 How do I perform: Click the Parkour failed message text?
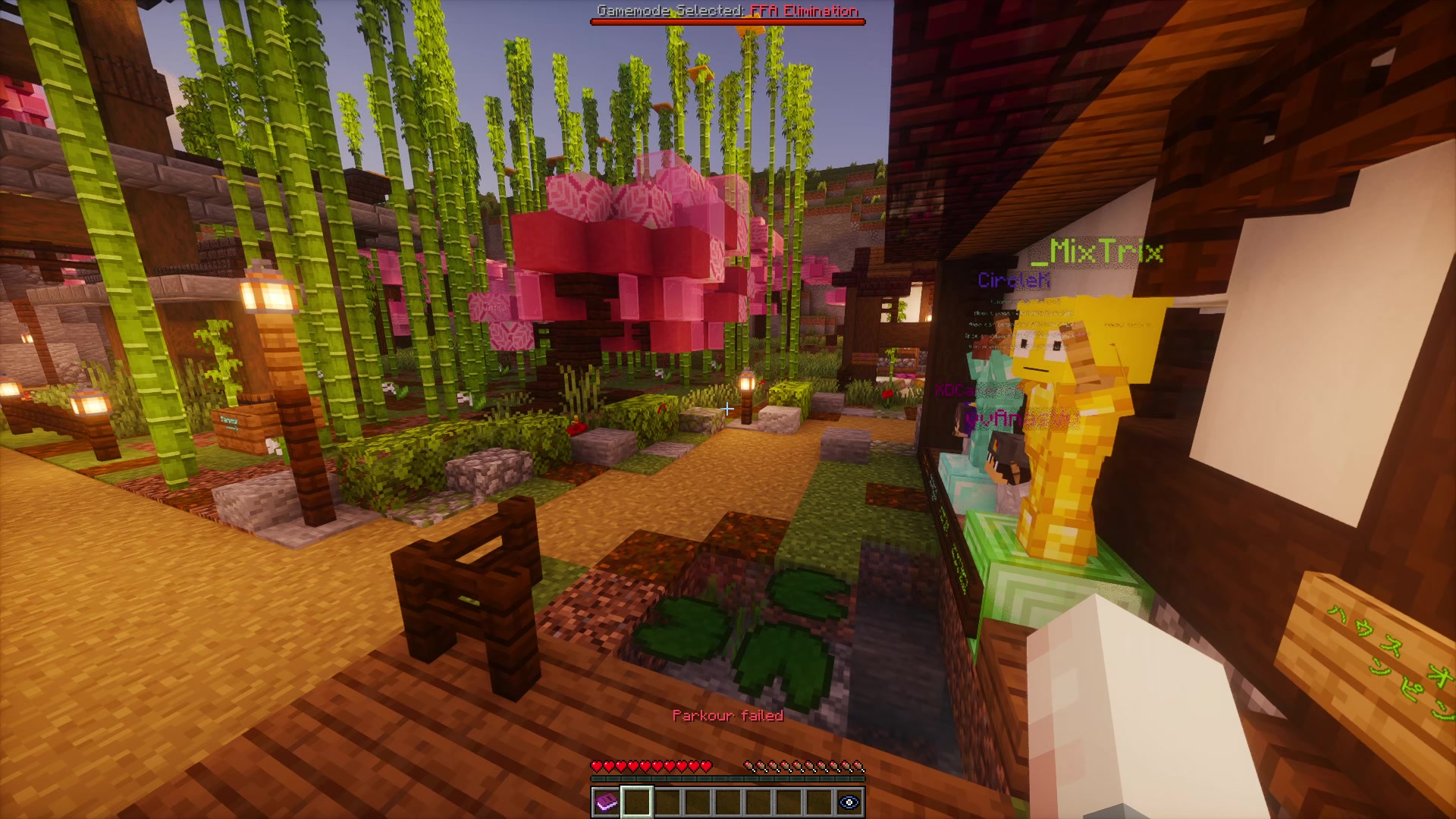730,714
